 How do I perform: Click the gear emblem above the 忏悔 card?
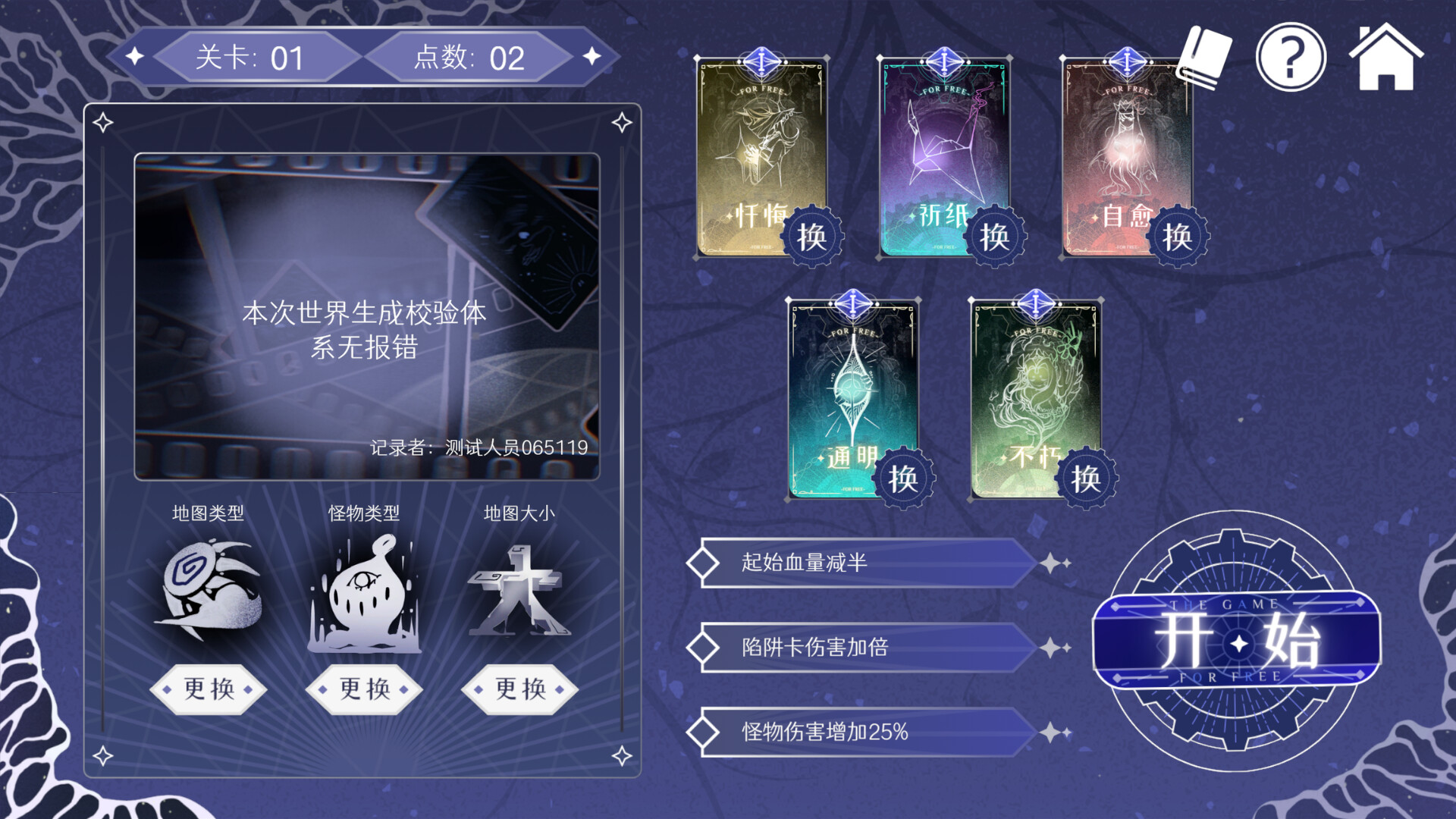pyautogui.click(x=762, y=62)
